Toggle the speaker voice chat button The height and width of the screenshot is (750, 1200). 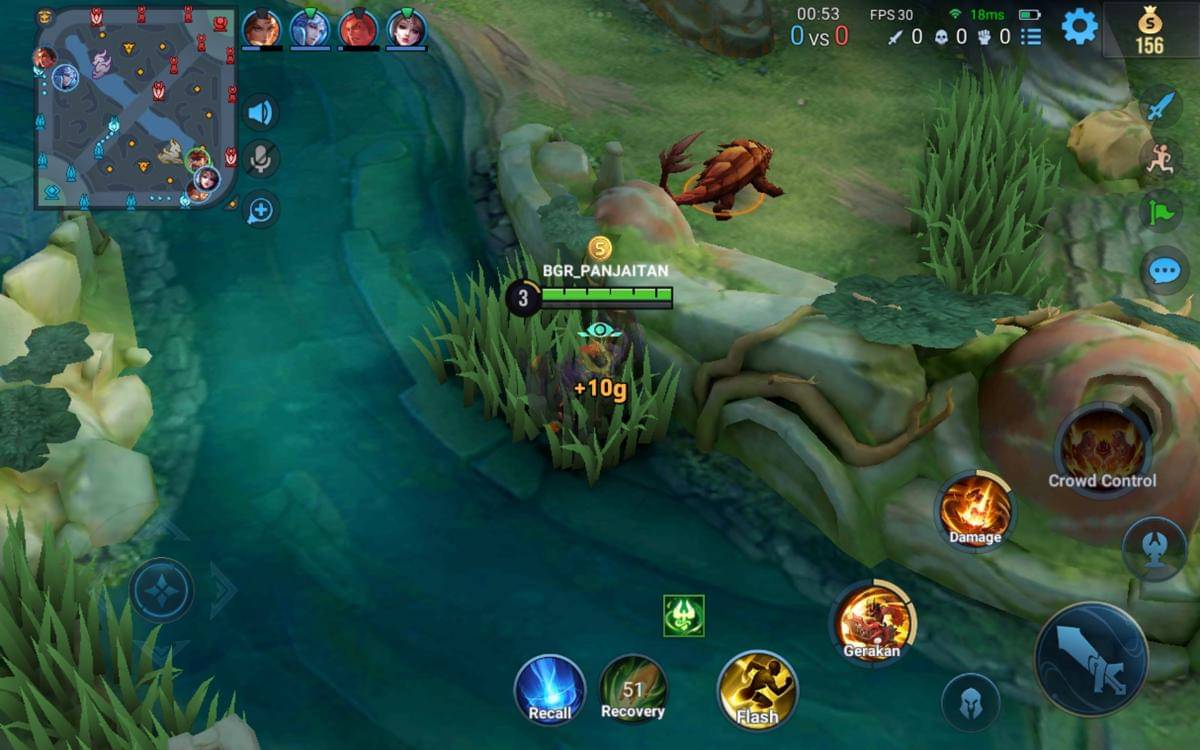click(260, 112)
